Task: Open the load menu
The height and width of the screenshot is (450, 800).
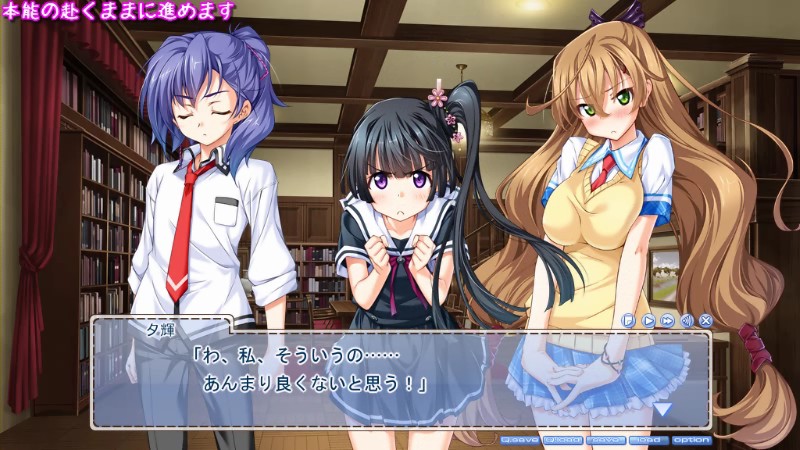Action: pos(648,440)
